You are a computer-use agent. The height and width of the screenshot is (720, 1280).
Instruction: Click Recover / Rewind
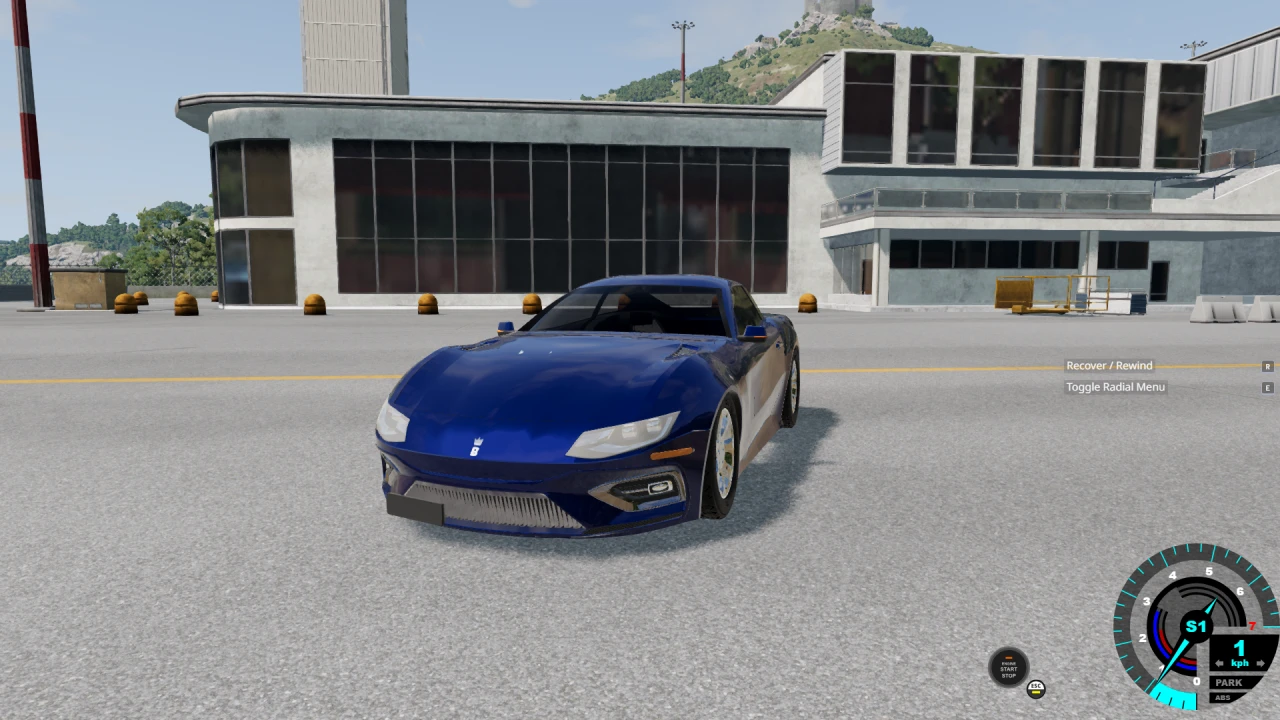(1109, 365)
